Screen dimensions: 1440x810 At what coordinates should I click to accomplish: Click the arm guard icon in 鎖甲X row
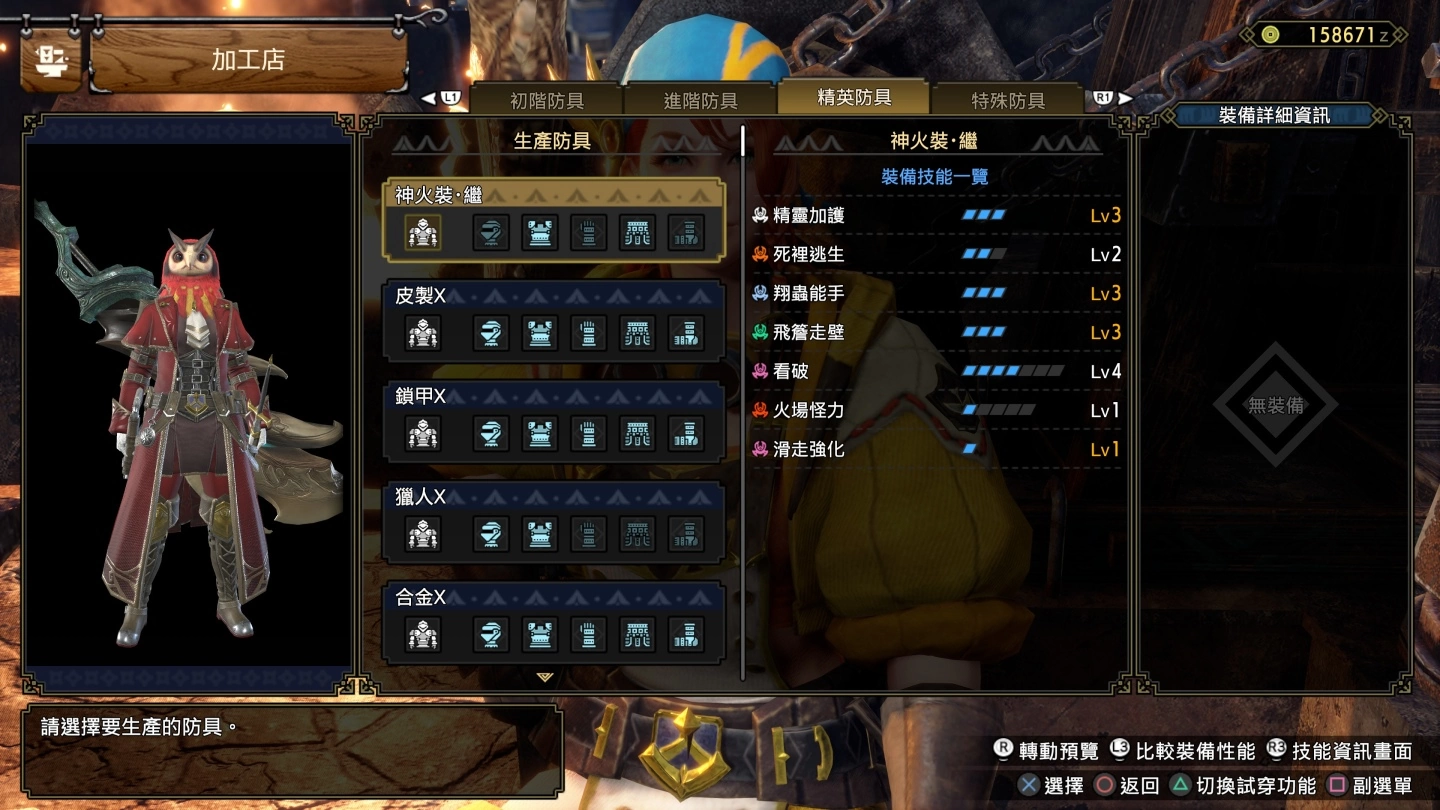(x=588, y=434)
